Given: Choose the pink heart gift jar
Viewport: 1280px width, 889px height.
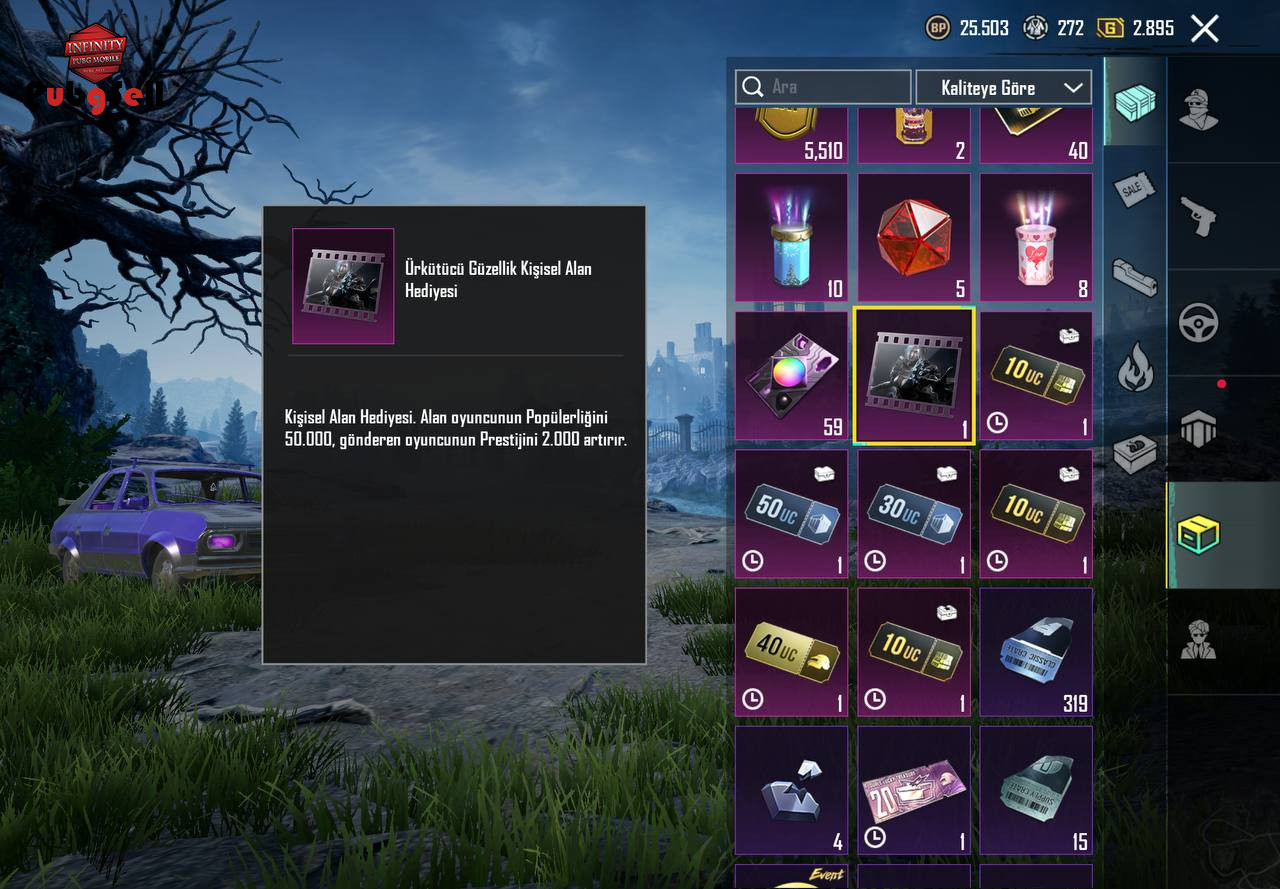Looking at the screenshot, I should coord(1035,238).
